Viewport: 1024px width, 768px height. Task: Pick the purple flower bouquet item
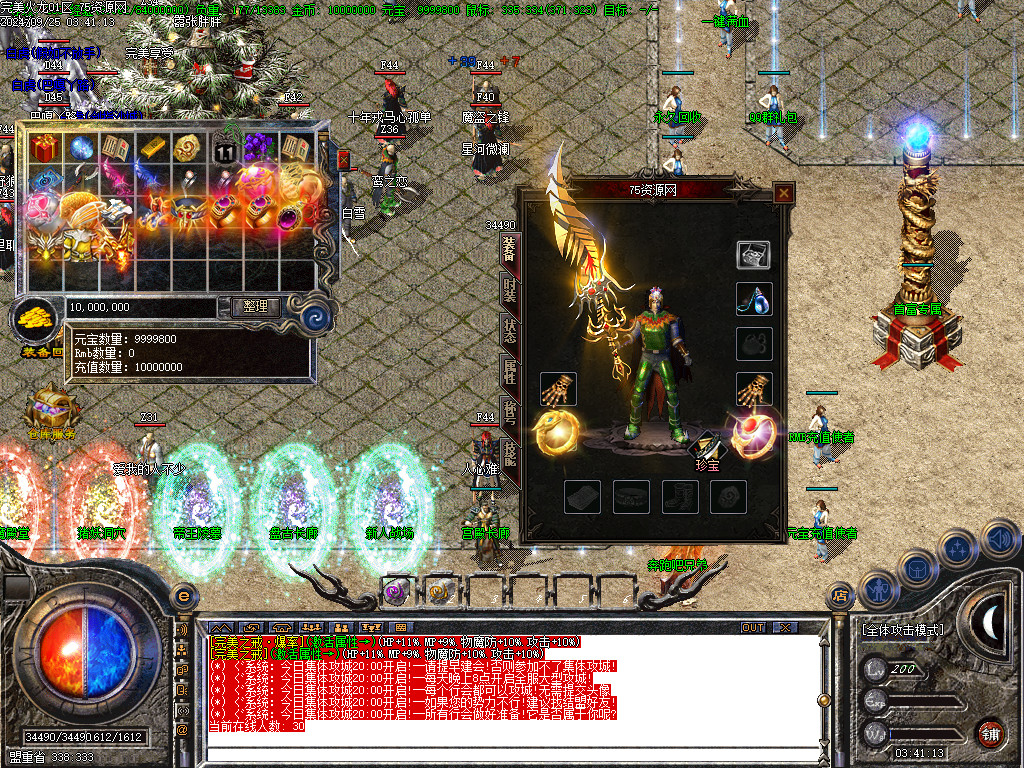point(259,148)
